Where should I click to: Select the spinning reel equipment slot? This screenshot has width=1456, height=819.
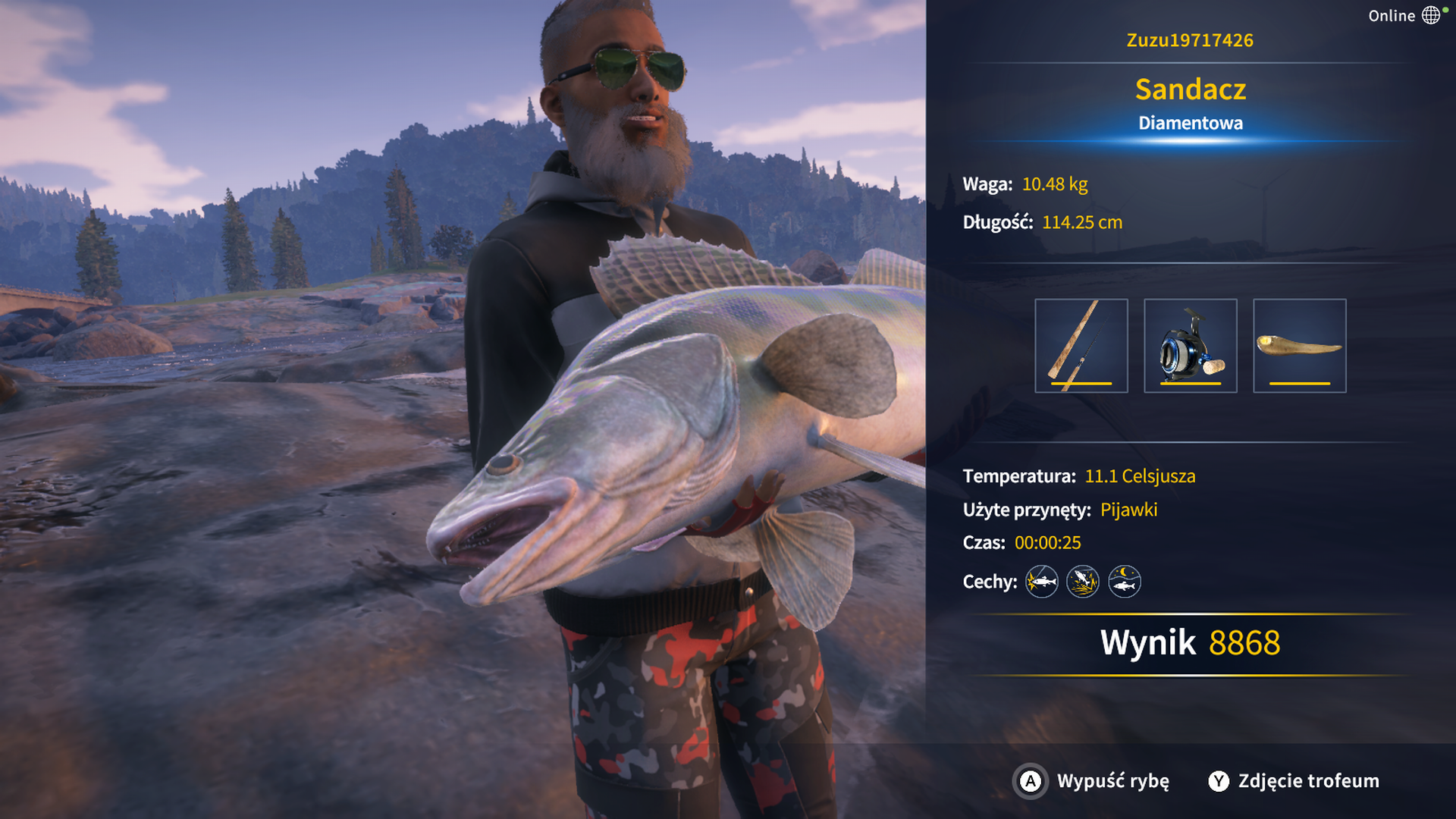(1190, 346)
